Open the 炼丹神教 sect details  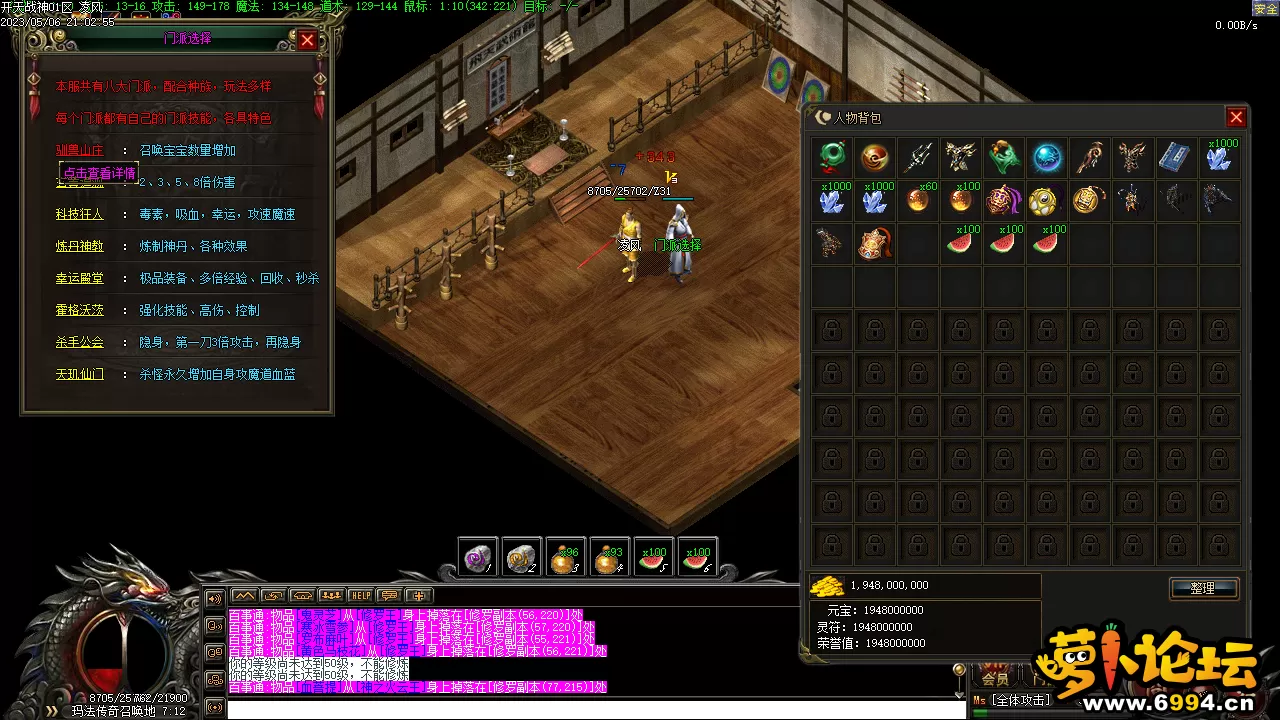tap(79, 246)
